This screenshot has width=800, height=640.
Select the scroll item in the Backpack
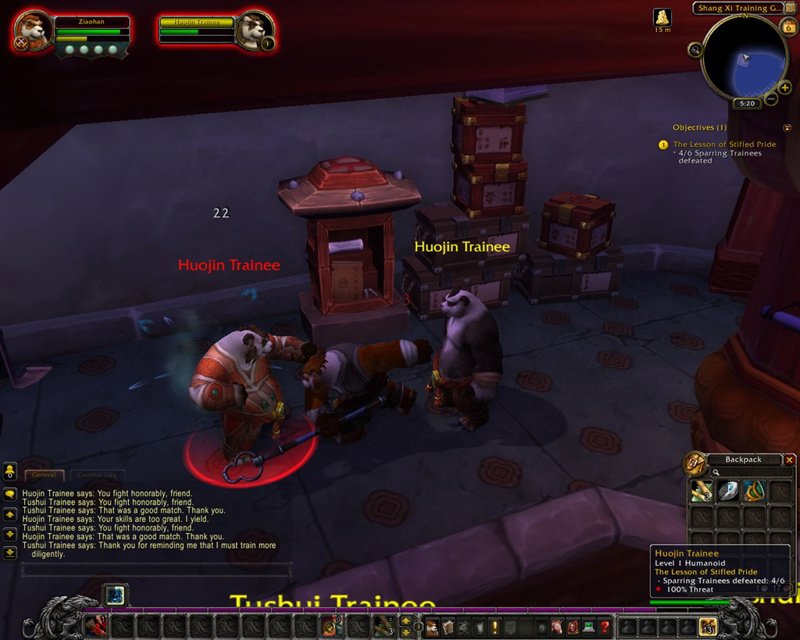click(x=700, y=490)
